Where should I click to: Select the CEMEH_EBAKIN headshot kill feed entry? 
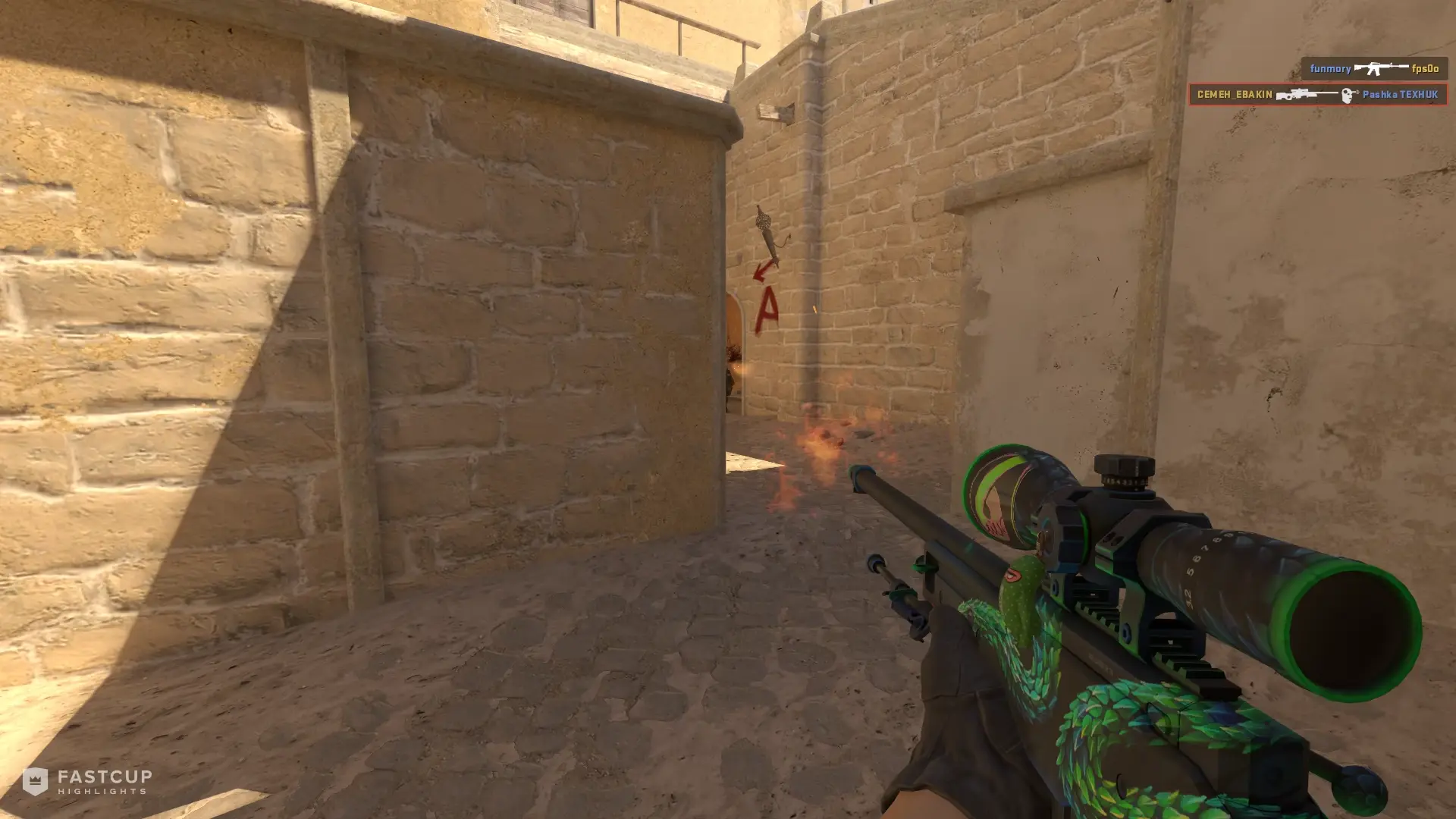pyautogui.click(x=1317, y=95)
